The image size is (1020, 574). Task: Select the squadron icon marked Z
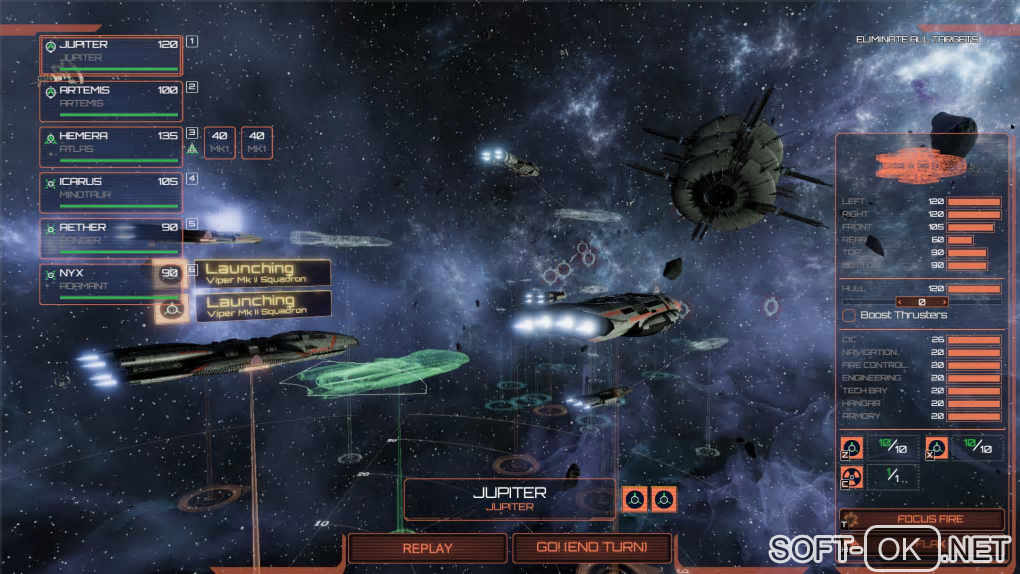click(853, 448)
